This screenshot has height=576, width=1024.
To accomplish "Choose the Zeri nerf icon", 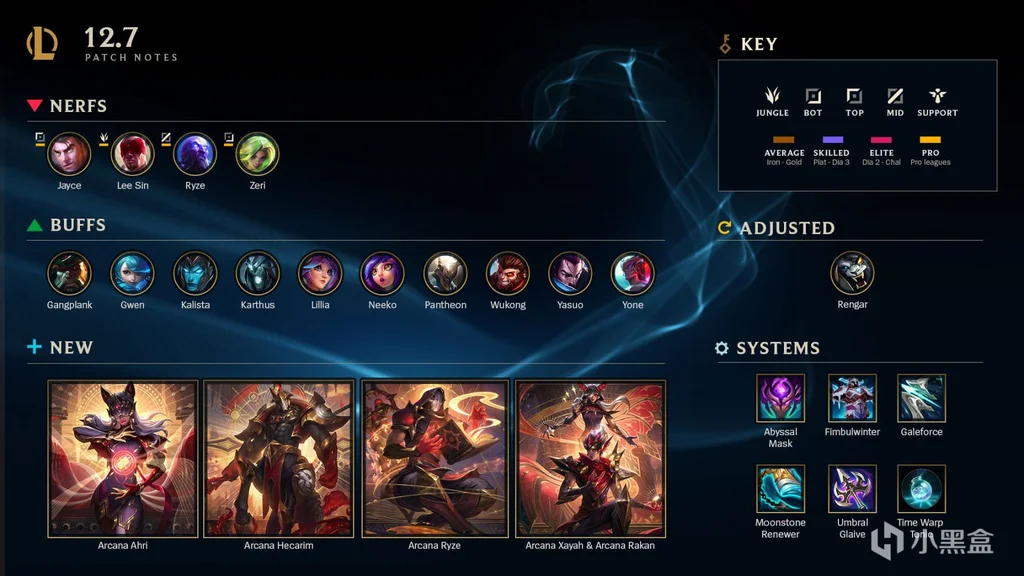I will click(257, 154).
